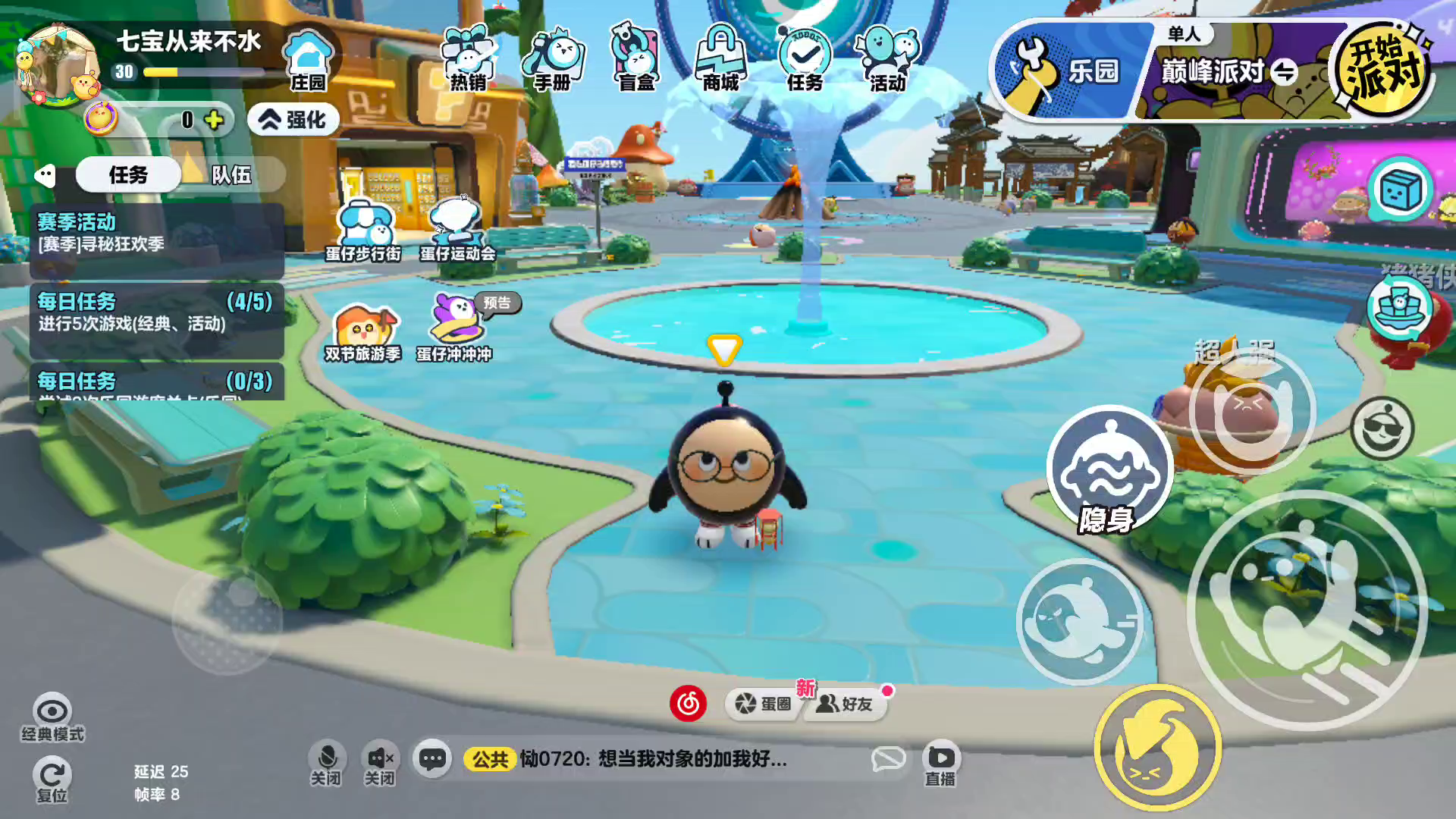Click the 复位 reset position button
The width and height of the screenshot is (1456, 819).
(52, 781)
